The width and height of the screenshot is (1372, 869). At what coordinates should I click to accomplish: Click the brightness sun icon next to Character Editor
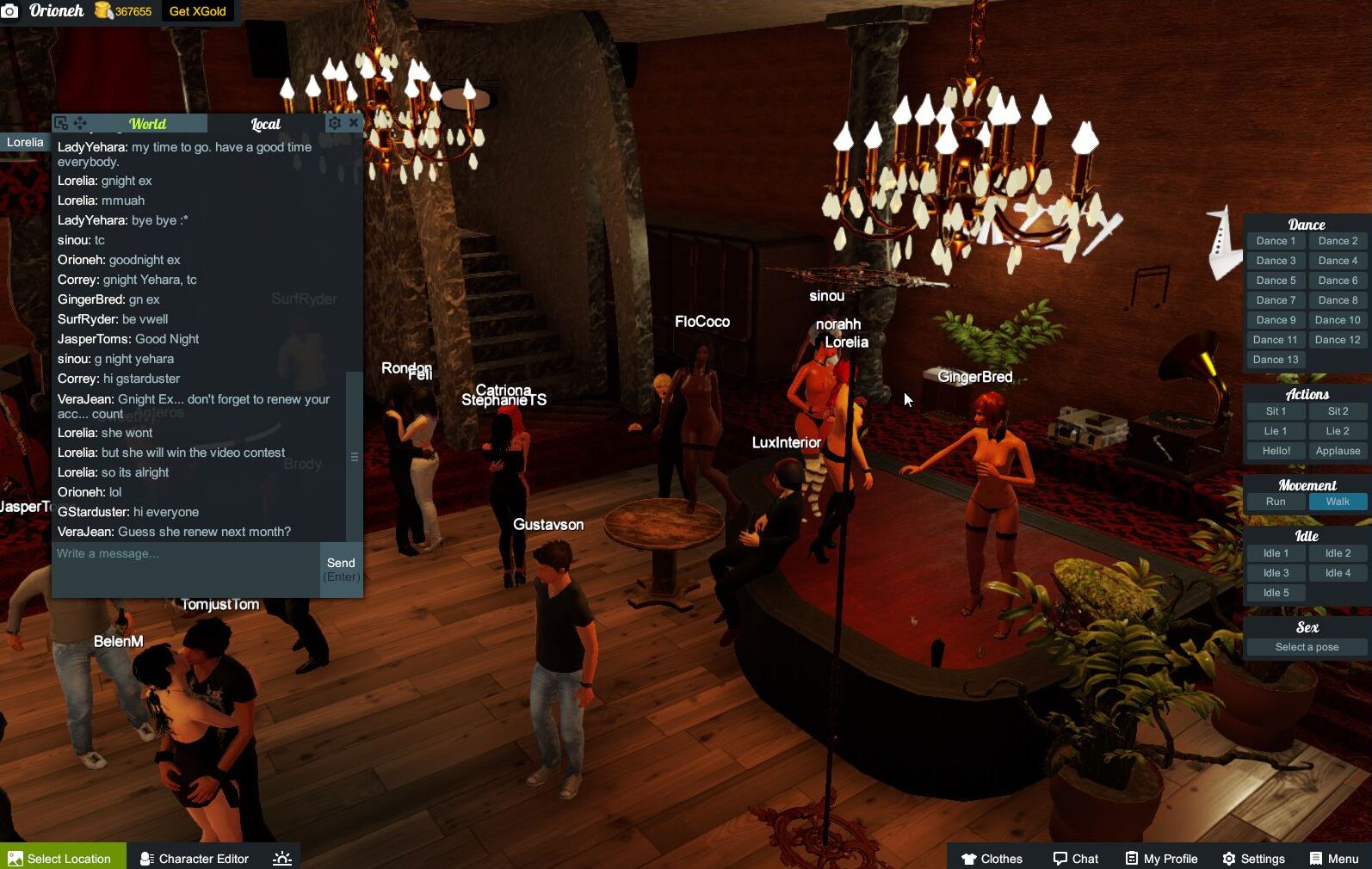(281, 856)
